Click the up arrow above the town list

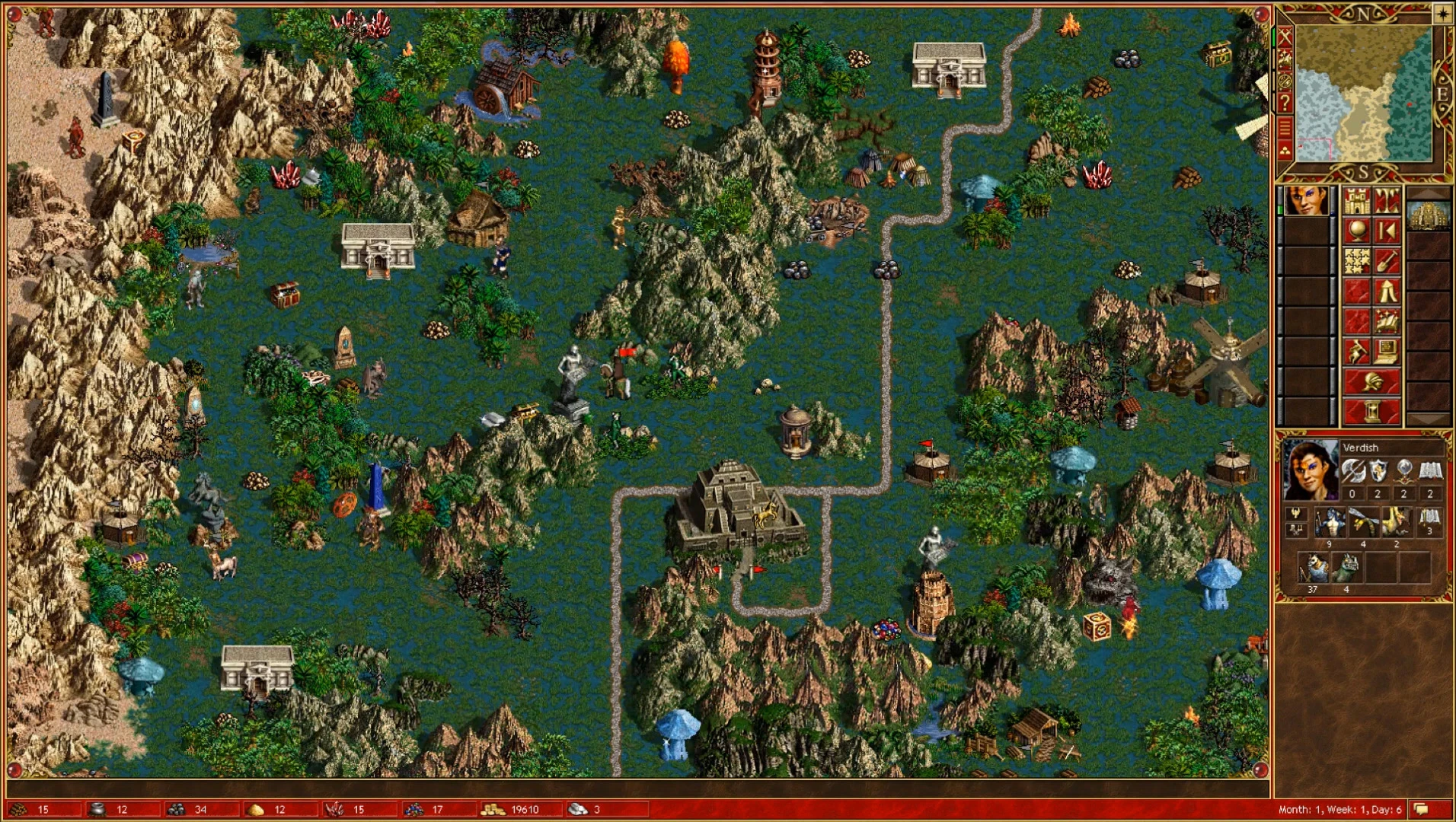[1429, 192]
